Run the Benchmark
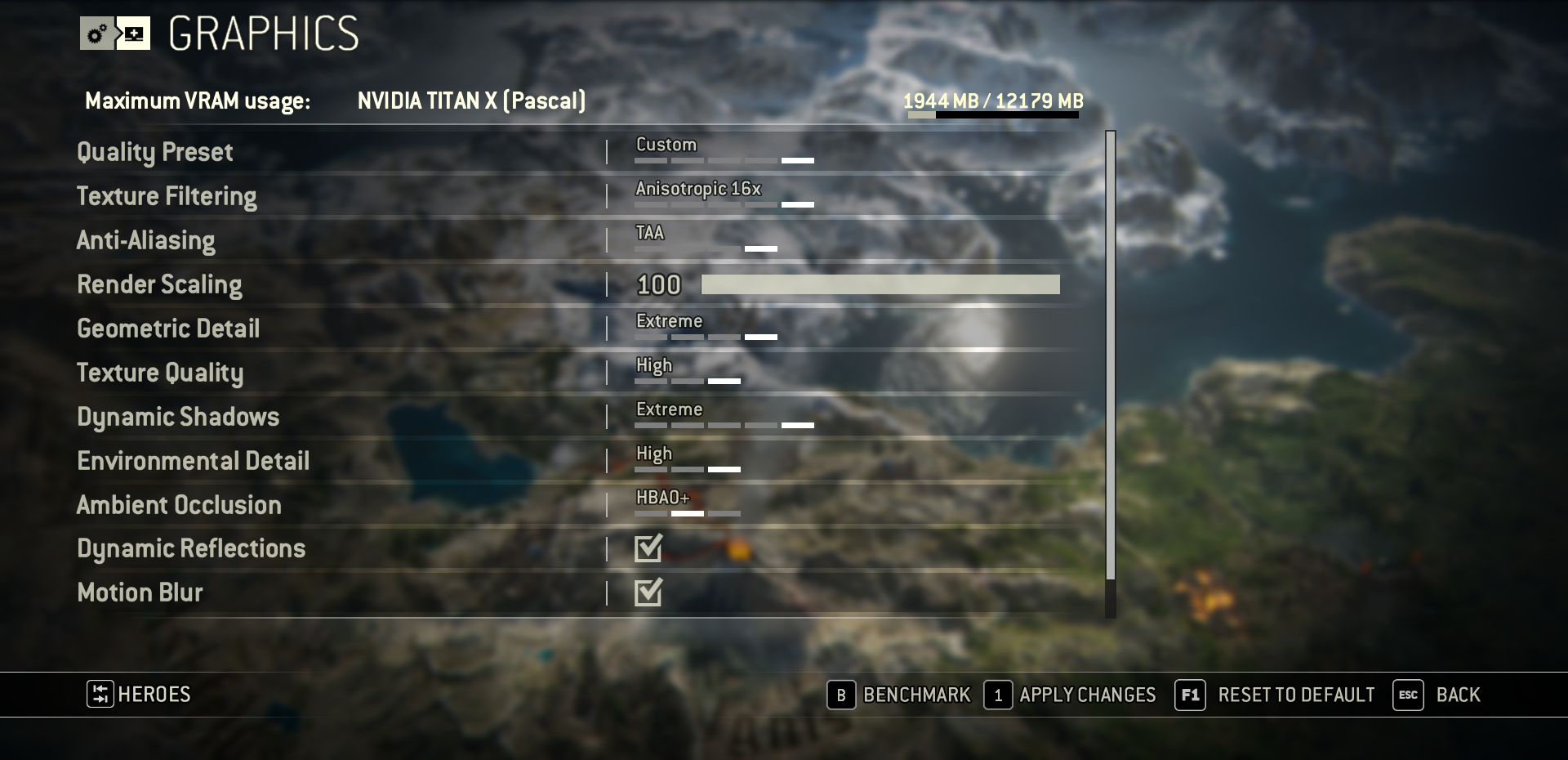Image resolution: width=1568 pixels, height=760 pixels. click(899, 695)
